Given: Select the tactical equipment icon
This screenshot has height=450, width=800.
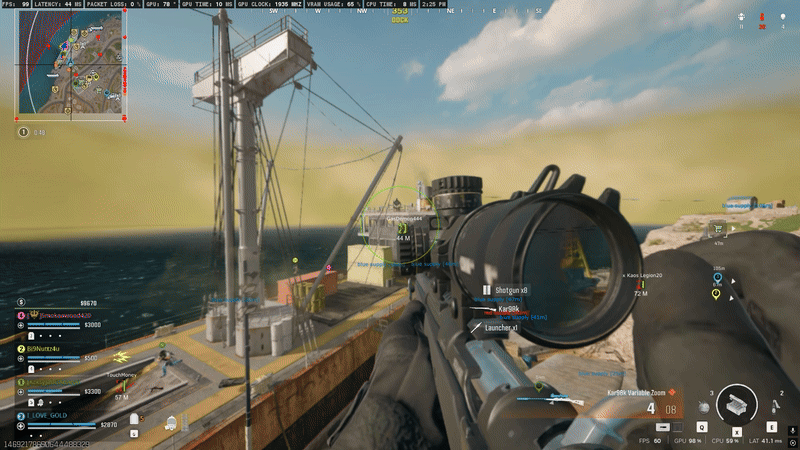Looking at the screenshot, I should click(x=771, y=407).
